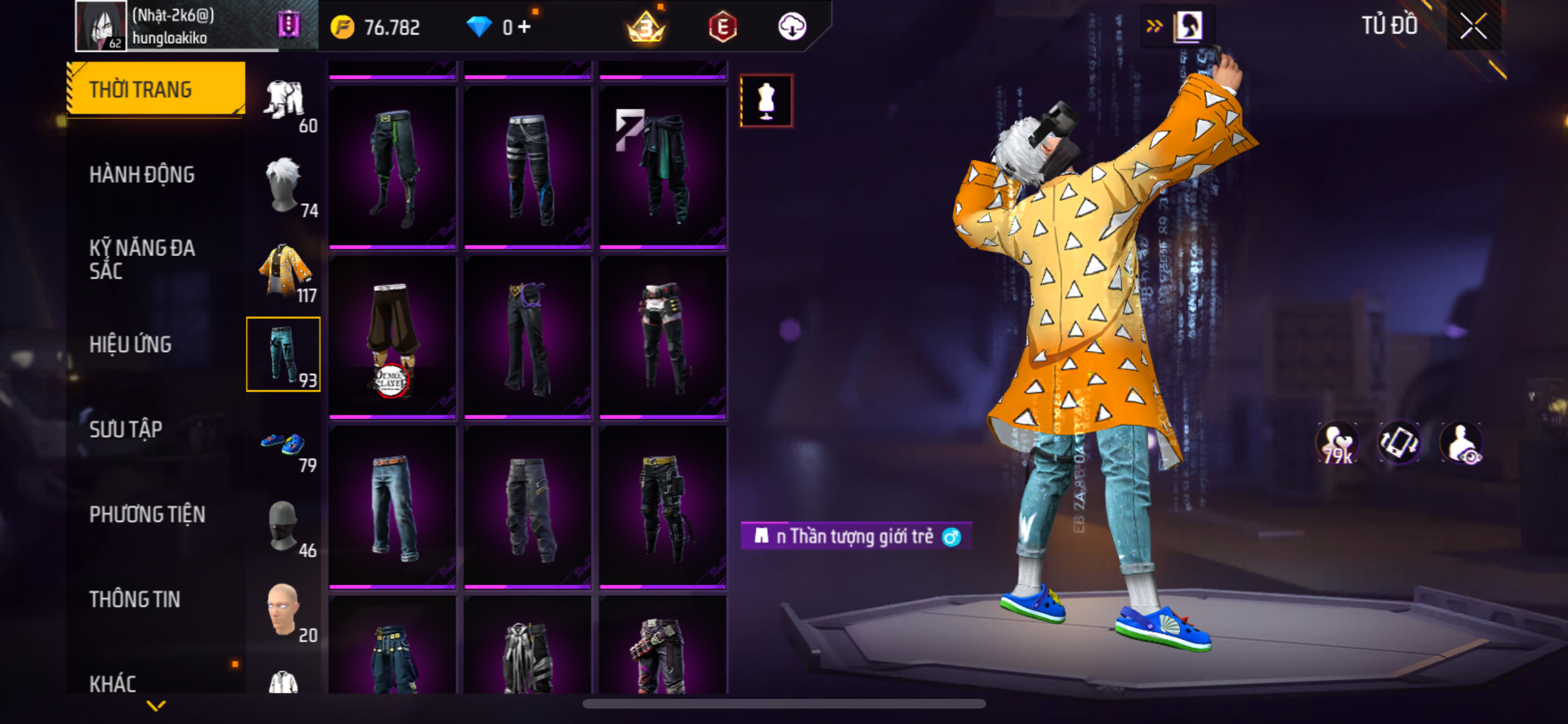Open the cloud download icon
The width and height of the screenshot is (1568, 724).
[x=792, y=27]
